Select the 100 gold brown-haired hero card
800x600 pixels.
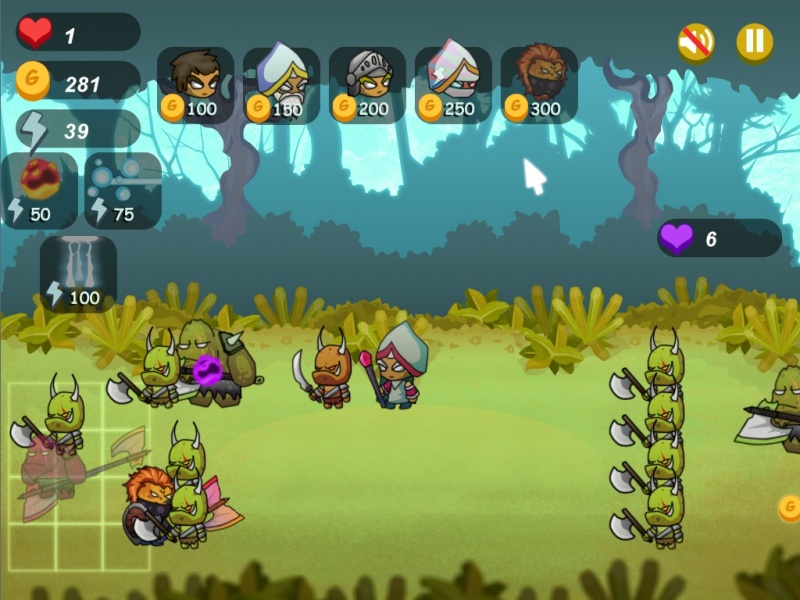[195, 84]
